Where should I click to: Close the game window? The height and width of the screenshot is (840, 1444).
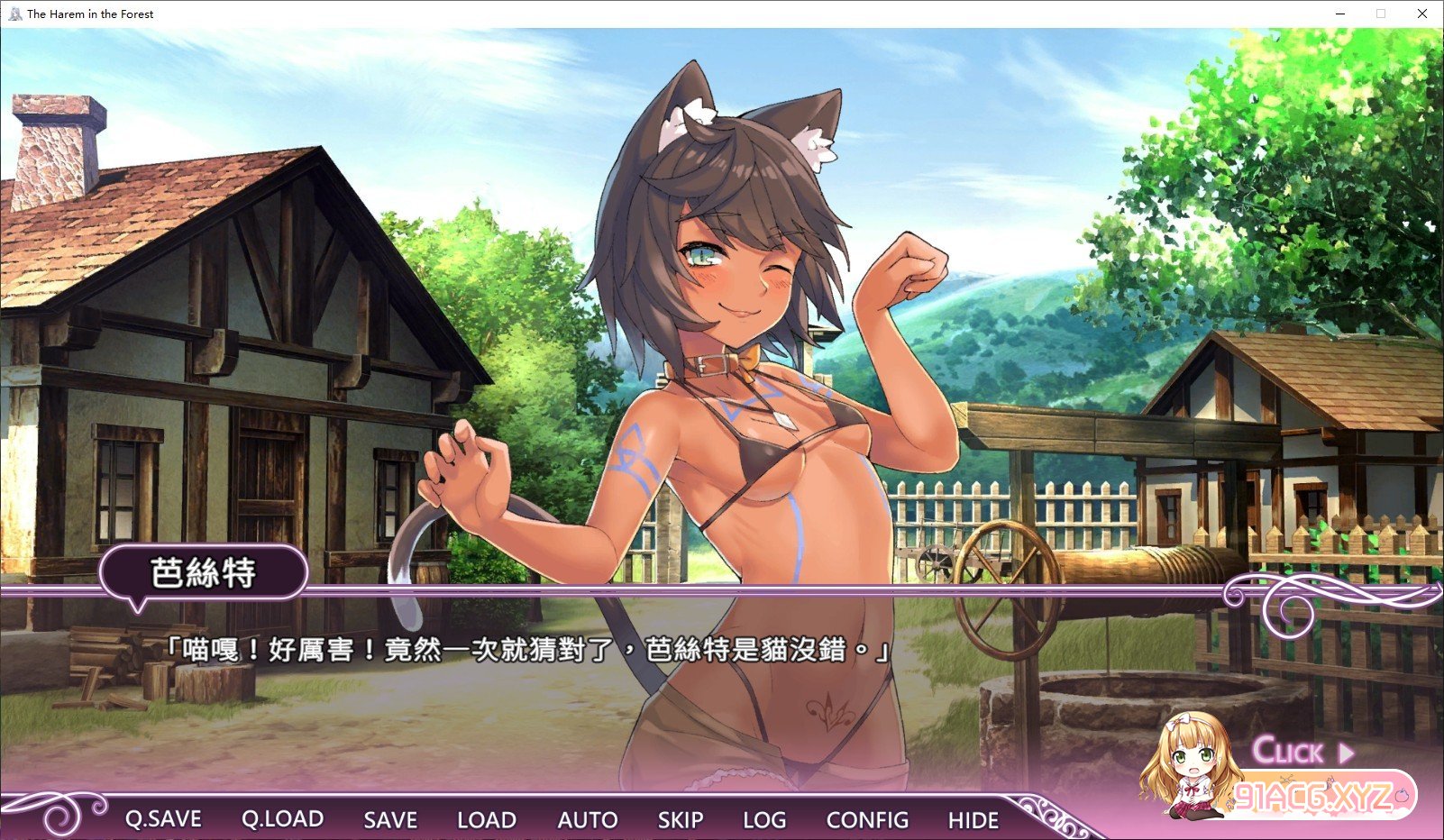pos(1421,14)
